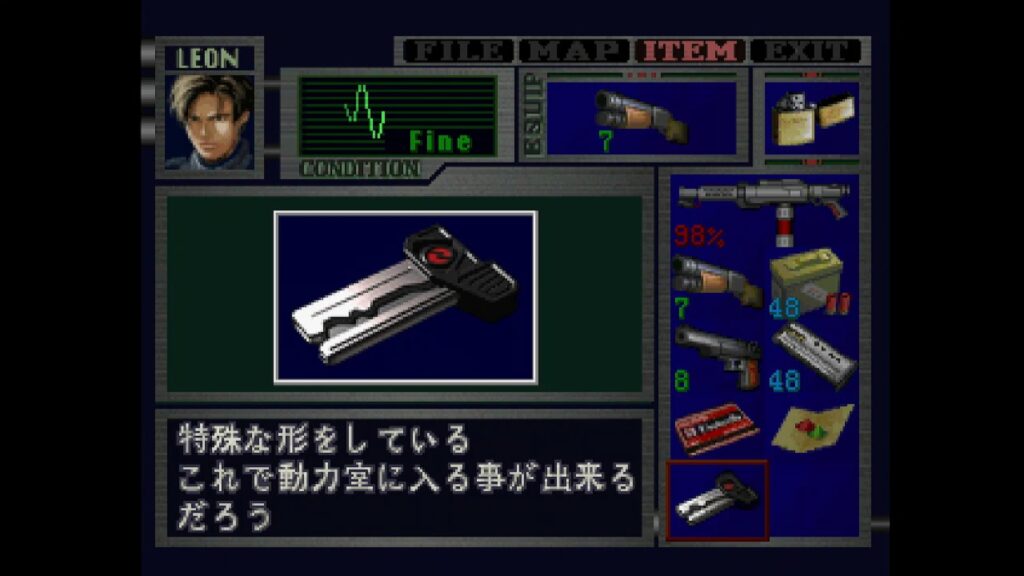The height and width of the screenshot is (576, 1024).
Task: Select the flamethrower with 98% fuel
Action: pyautogui.click(x=762, y=212)
